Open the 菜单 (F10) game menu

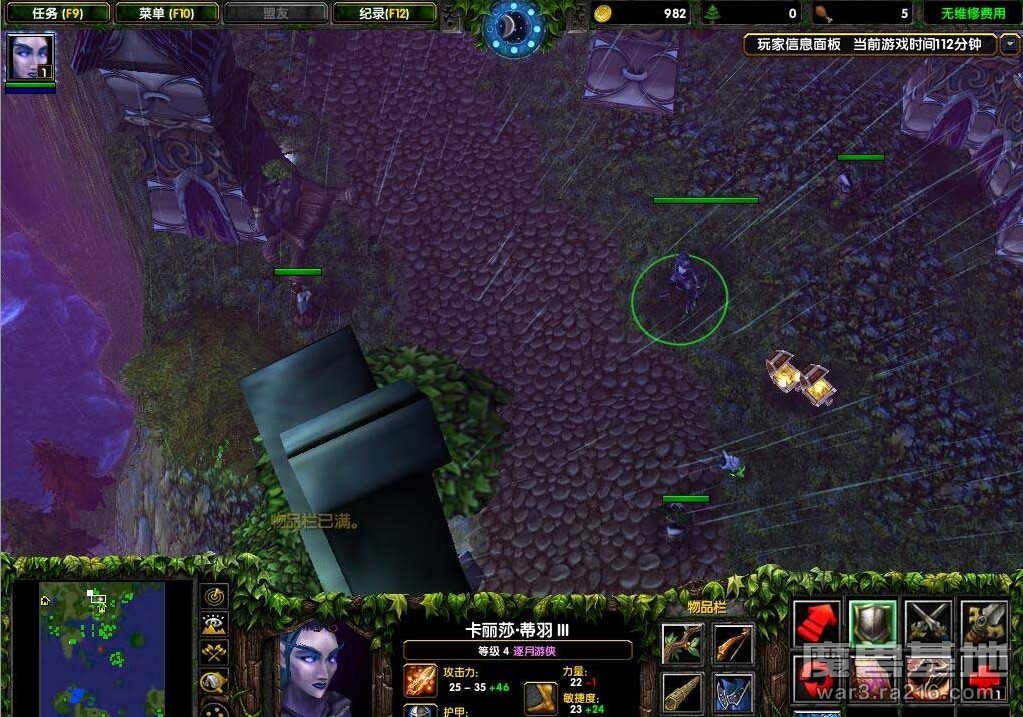165,13
